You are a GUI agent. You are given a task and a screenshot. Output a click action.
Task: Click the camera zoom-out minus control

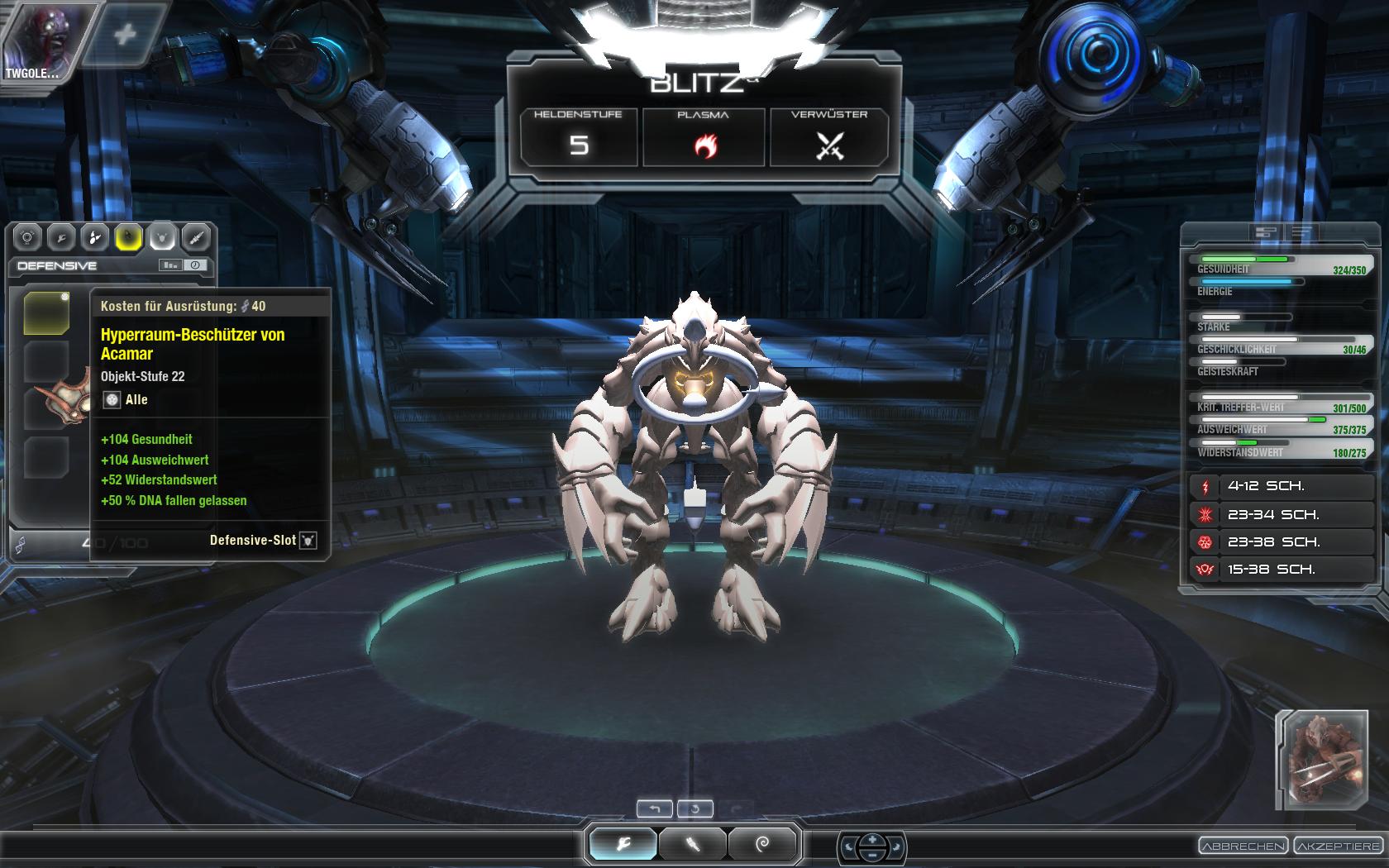pyautogui.click(x=872, y=853)
